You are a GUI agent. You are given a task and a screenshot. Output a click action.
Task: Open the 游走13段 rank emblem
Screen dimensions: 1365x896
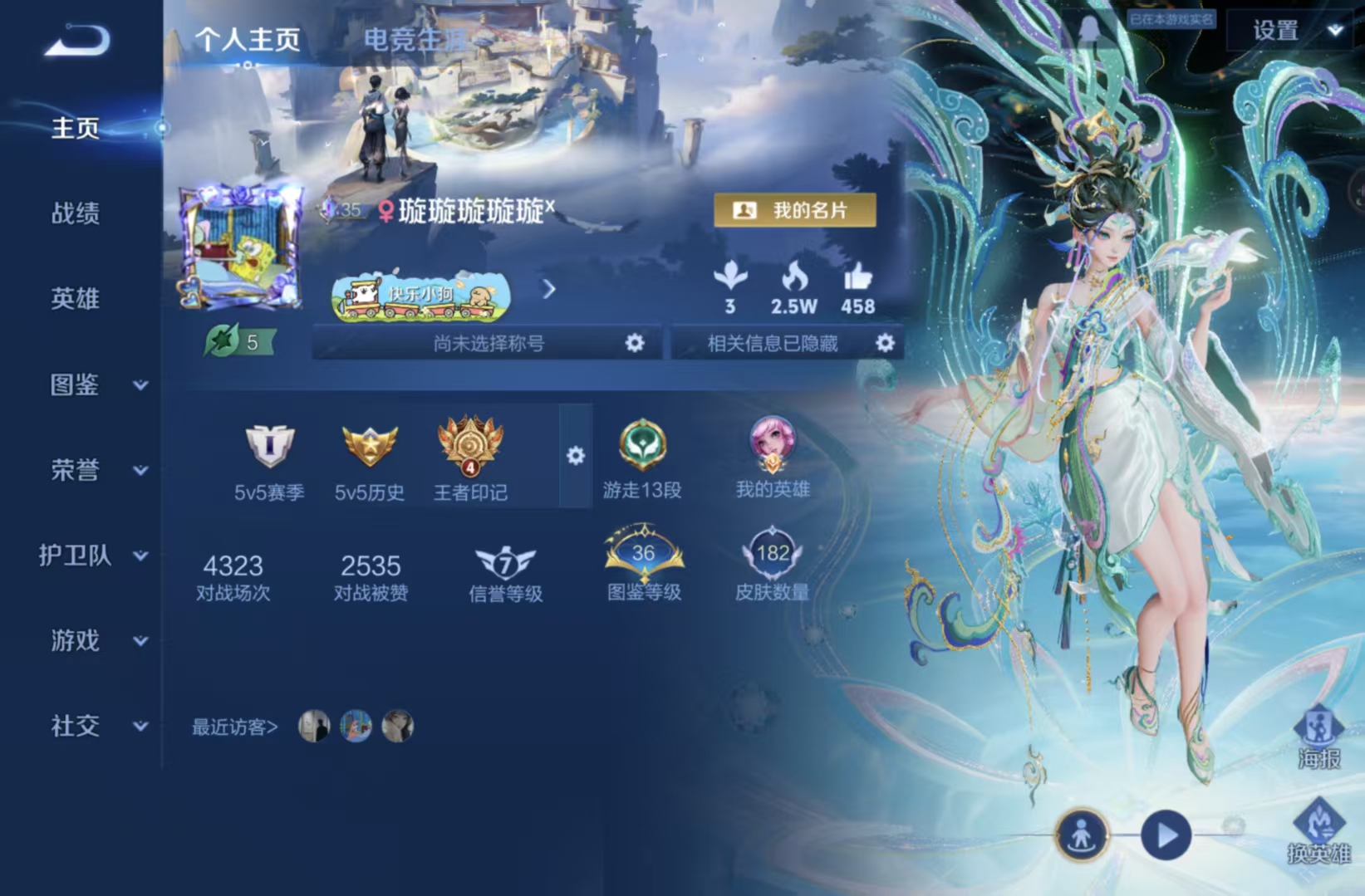click(x=643, y=448)
